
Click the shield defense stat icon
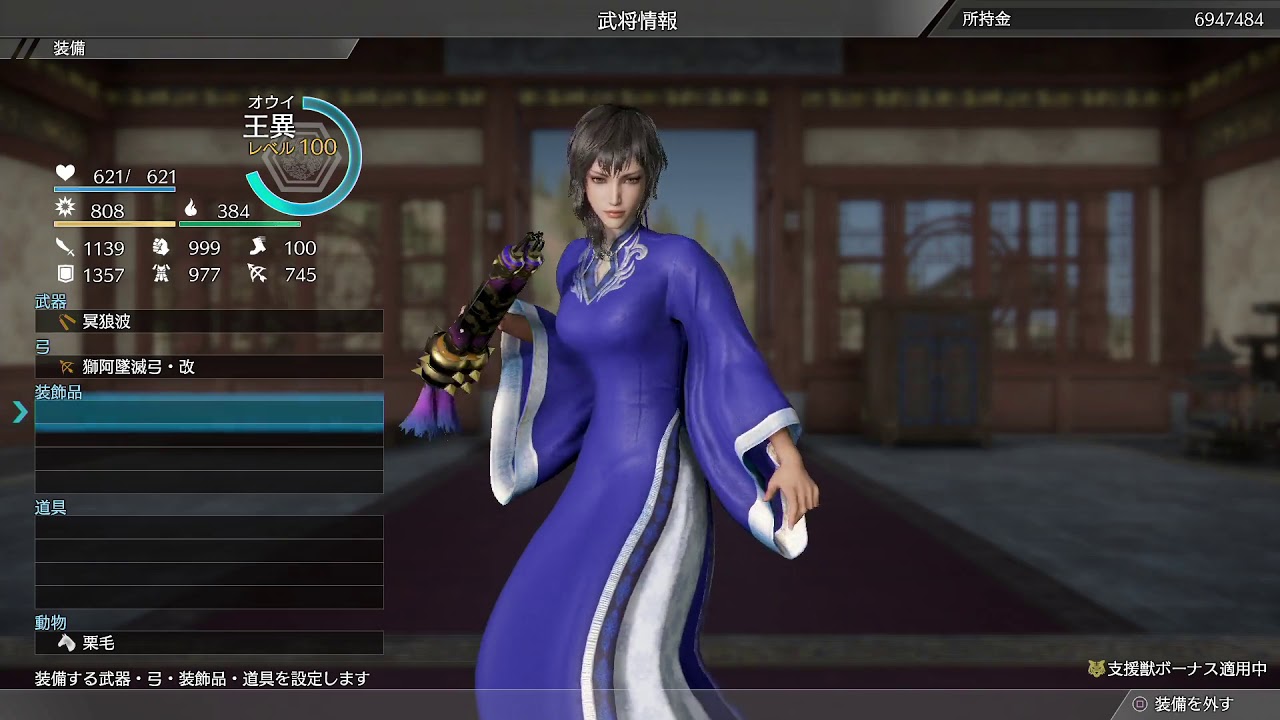point(63,273)
